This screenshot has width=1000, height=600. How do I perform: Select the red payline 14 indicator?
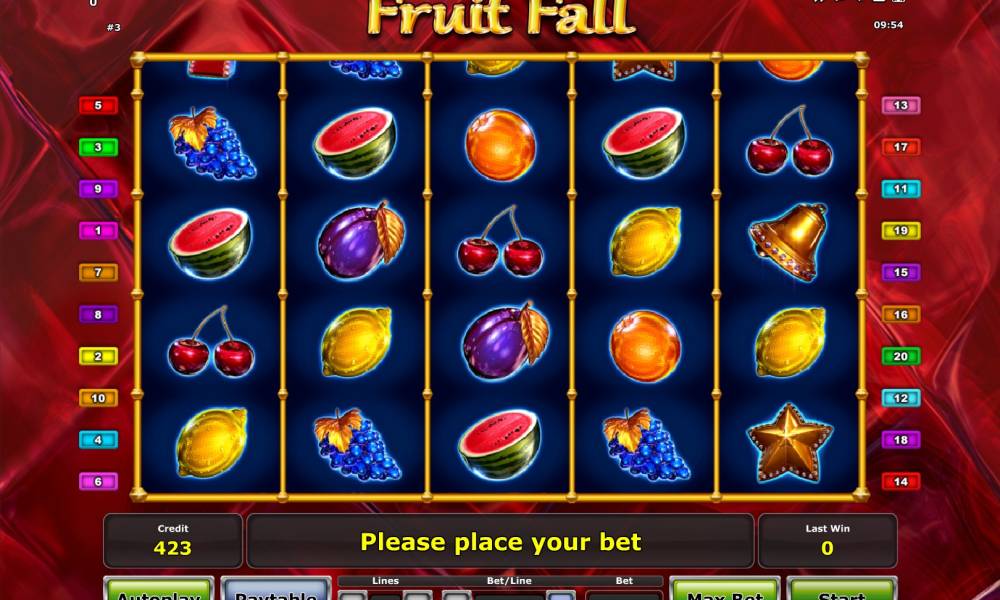[901, 481]
